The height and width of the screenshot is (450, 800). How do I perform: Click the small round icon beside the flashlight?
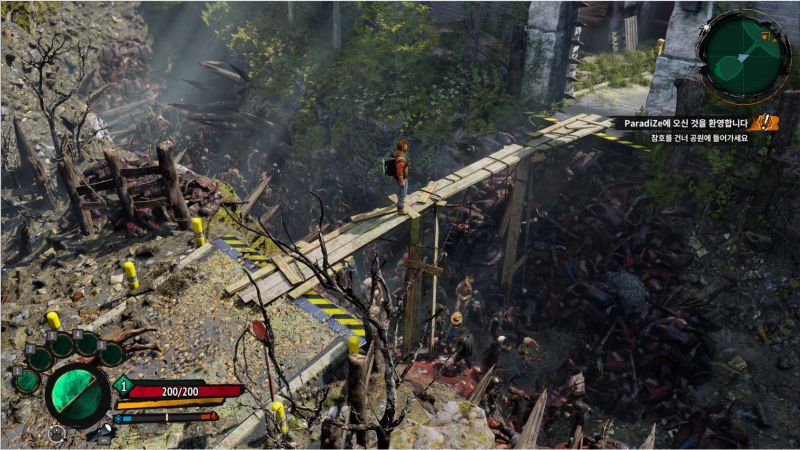(x=56, y=434)
